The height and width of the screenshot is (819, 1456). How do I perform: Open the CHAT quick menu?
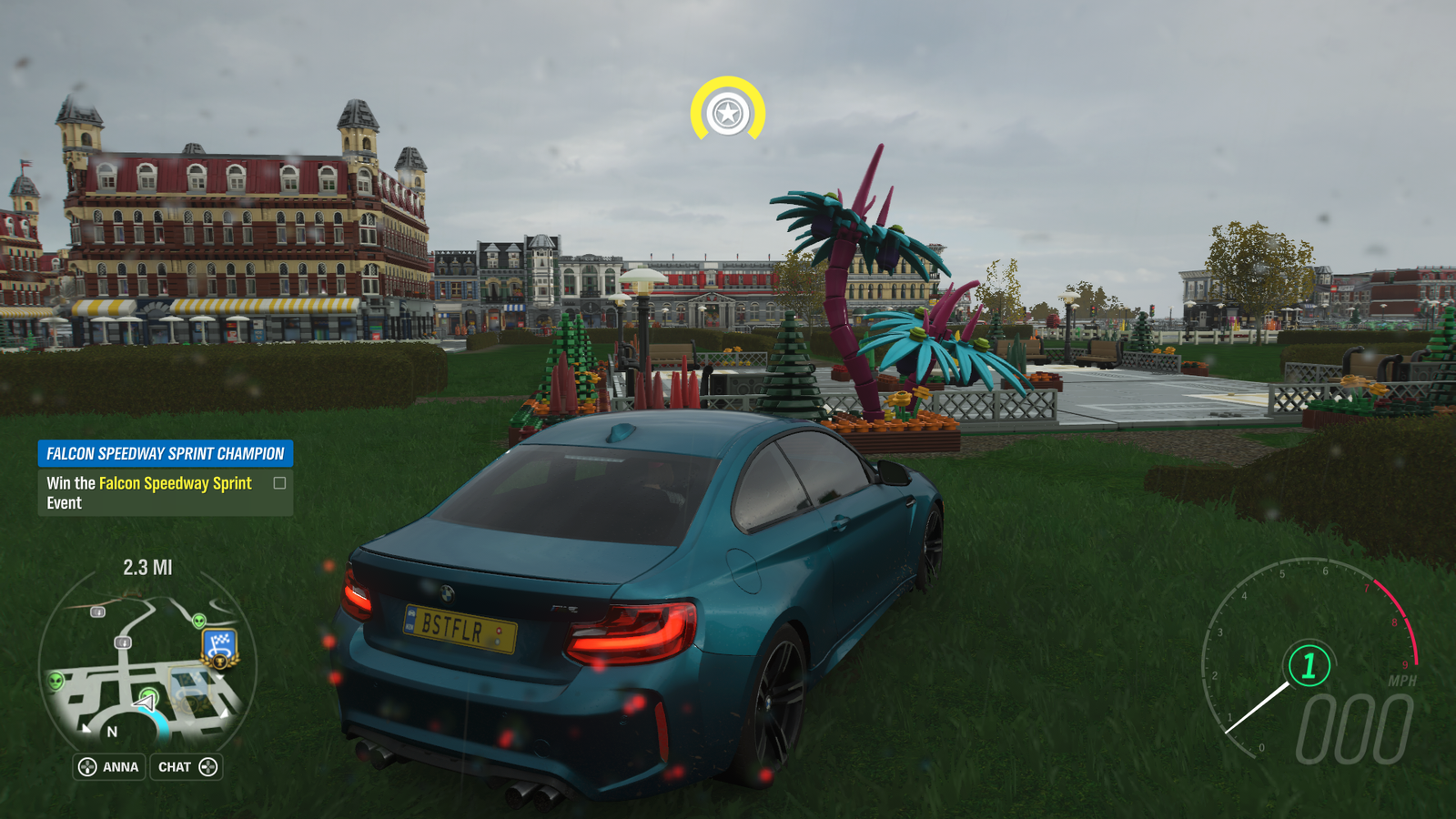click(x=187, y=767)
